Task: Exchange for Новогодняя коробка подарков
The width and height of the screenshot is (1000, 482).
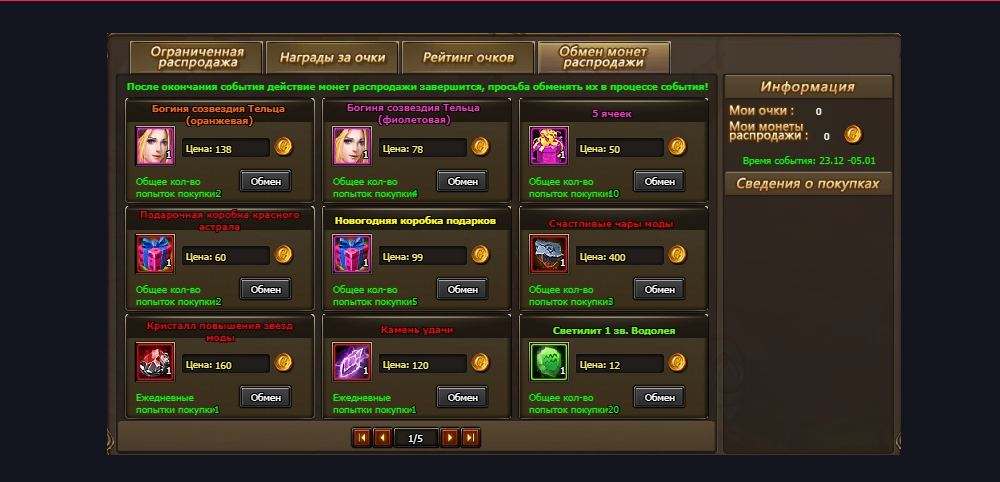Action: coord(462,289)
